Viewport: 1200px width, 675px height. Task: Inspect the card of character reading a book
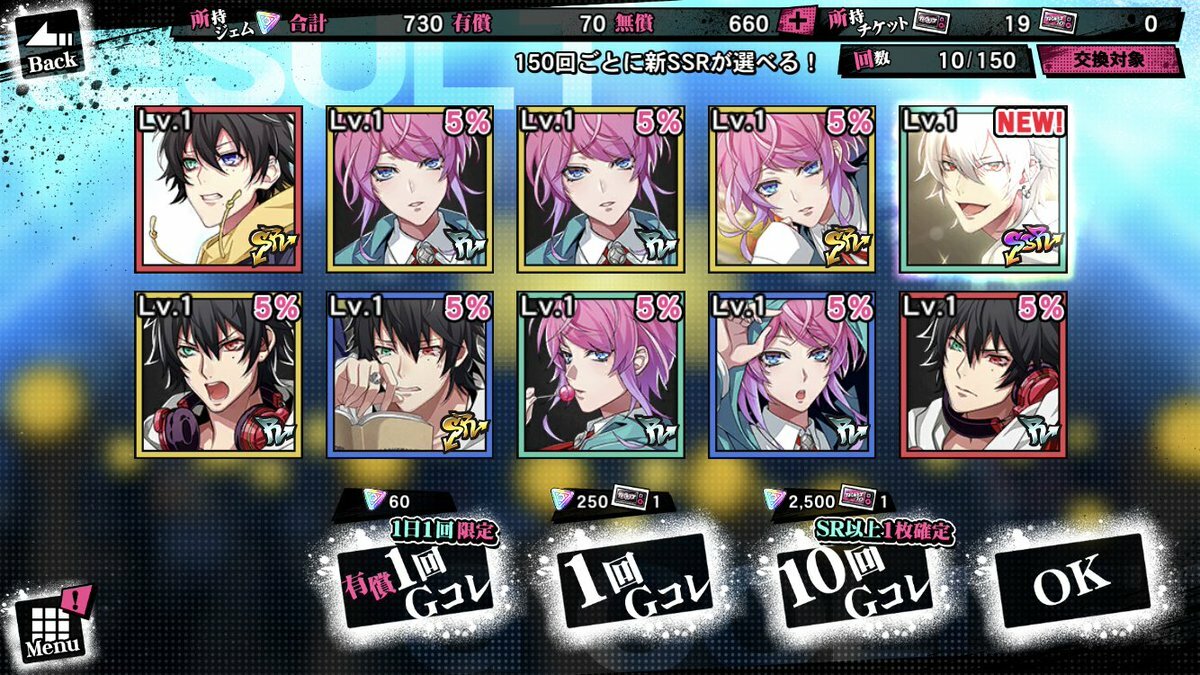[x=409, y=374]
